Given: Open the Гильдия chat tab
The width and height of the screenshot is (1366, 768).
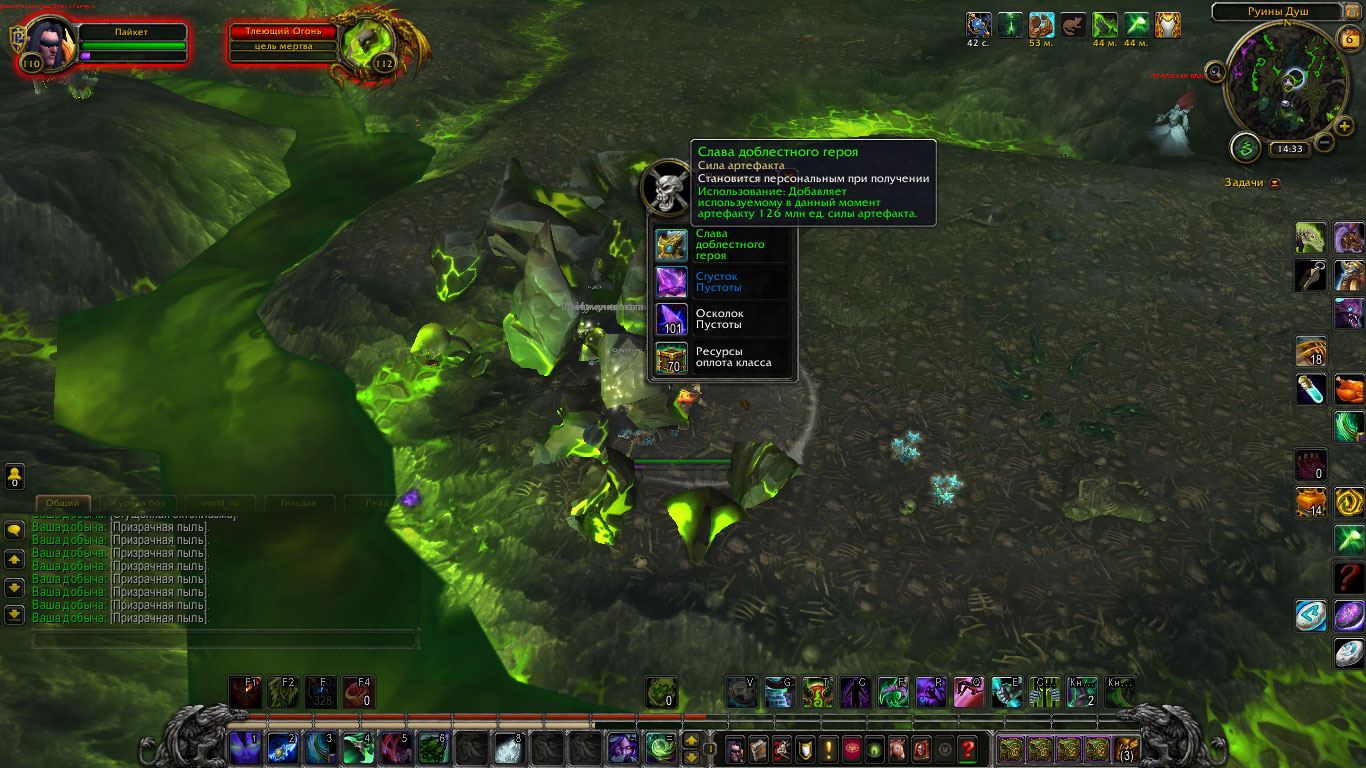Looking at the screenshot, I should pyautogui.click(x=298, y=503).
